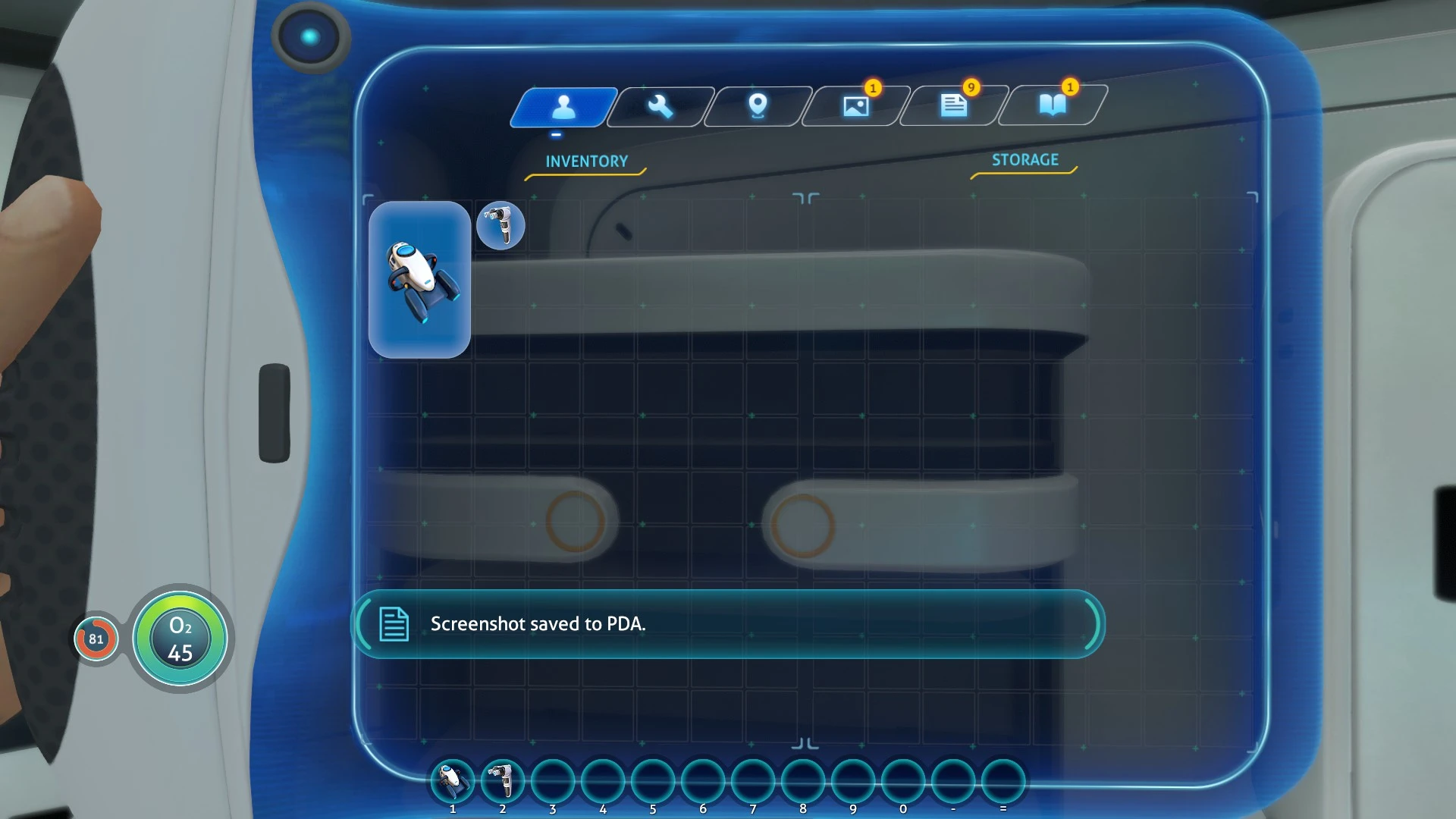This screenshot has height=819, width=1456.
Task: Click the Scanner in quickslot 2
Action: (503, 779)
